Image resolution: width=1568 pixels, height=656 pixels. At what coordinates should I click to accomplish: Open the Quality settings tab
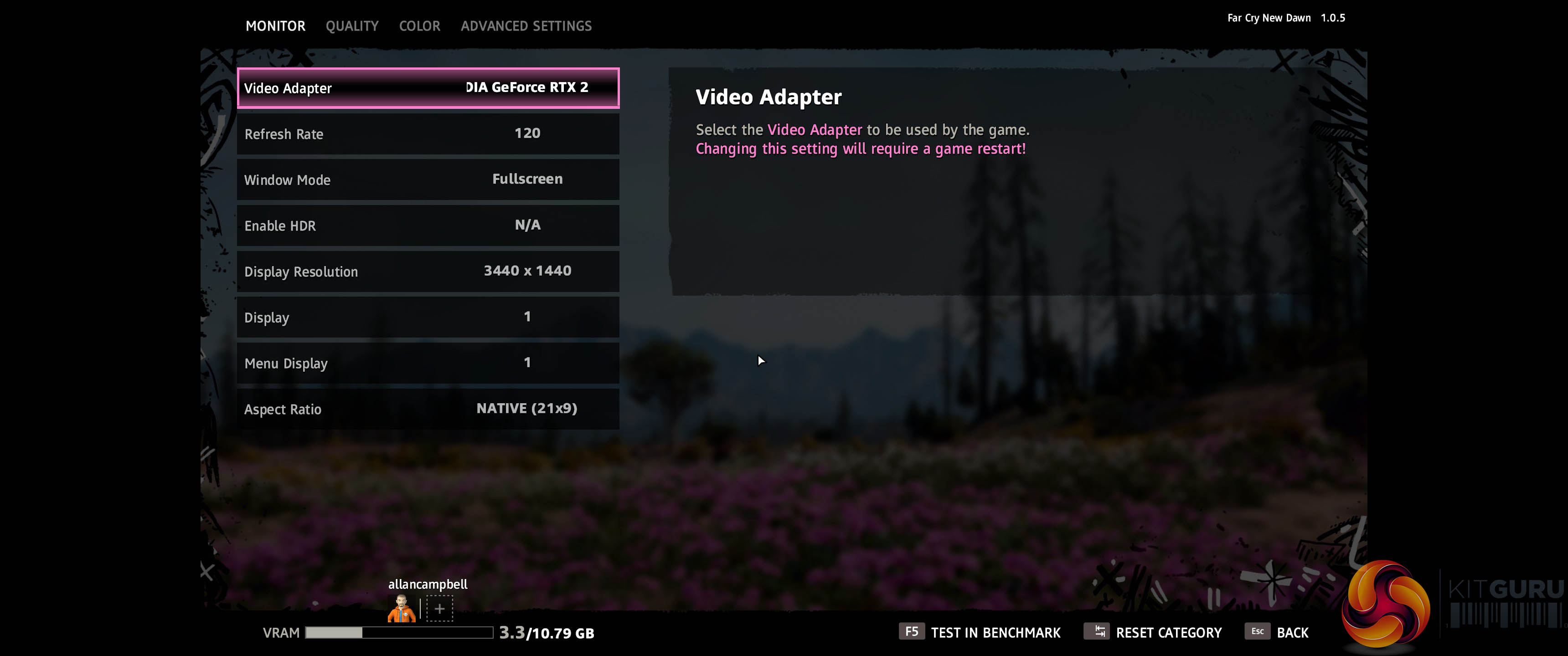(x=352, y=26)
